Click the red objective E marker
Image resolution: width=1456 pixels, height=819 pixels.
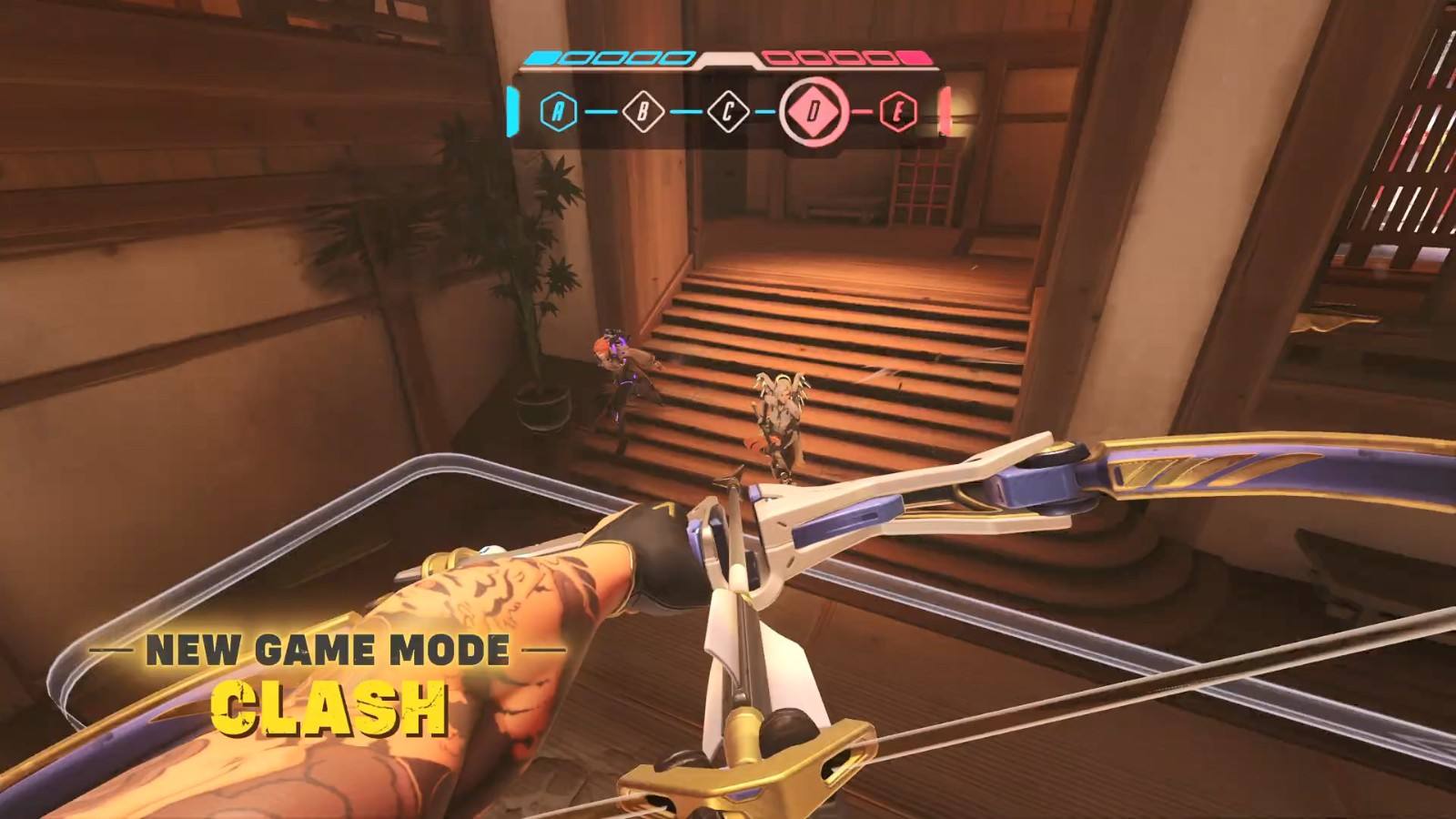click(x=898, y=112)
